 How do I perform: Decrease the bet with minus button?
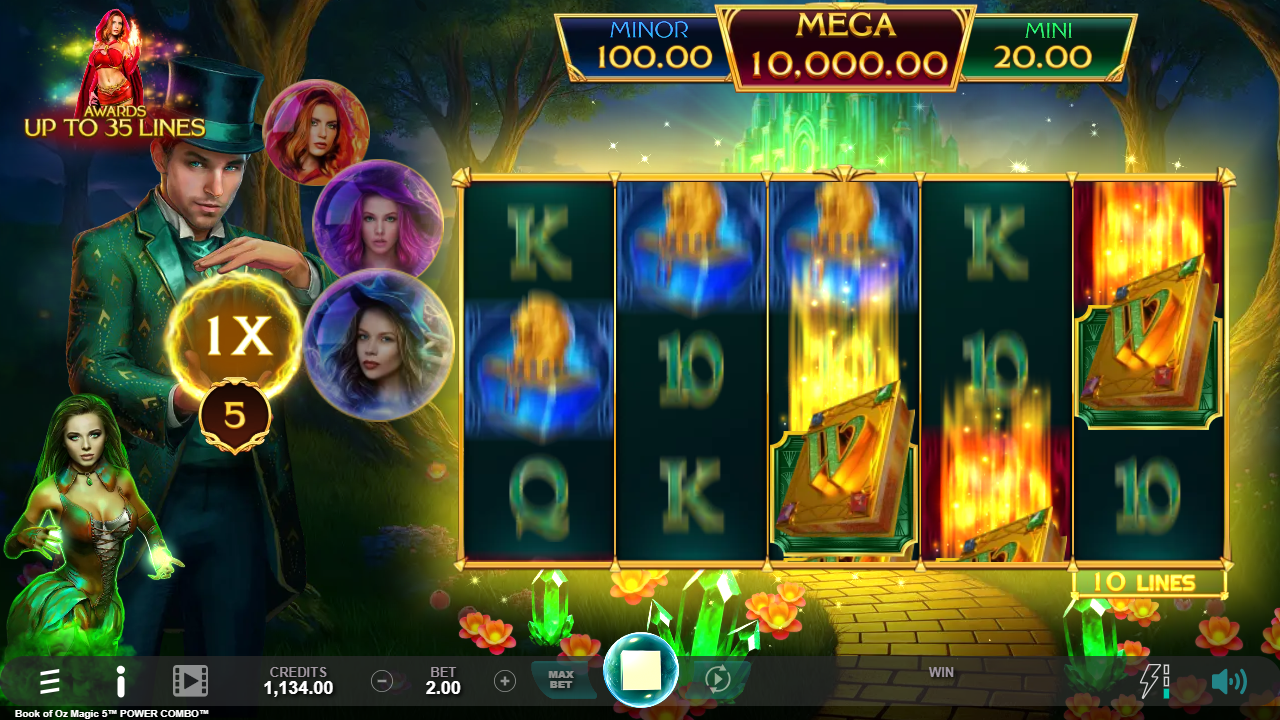pos(382,682)
